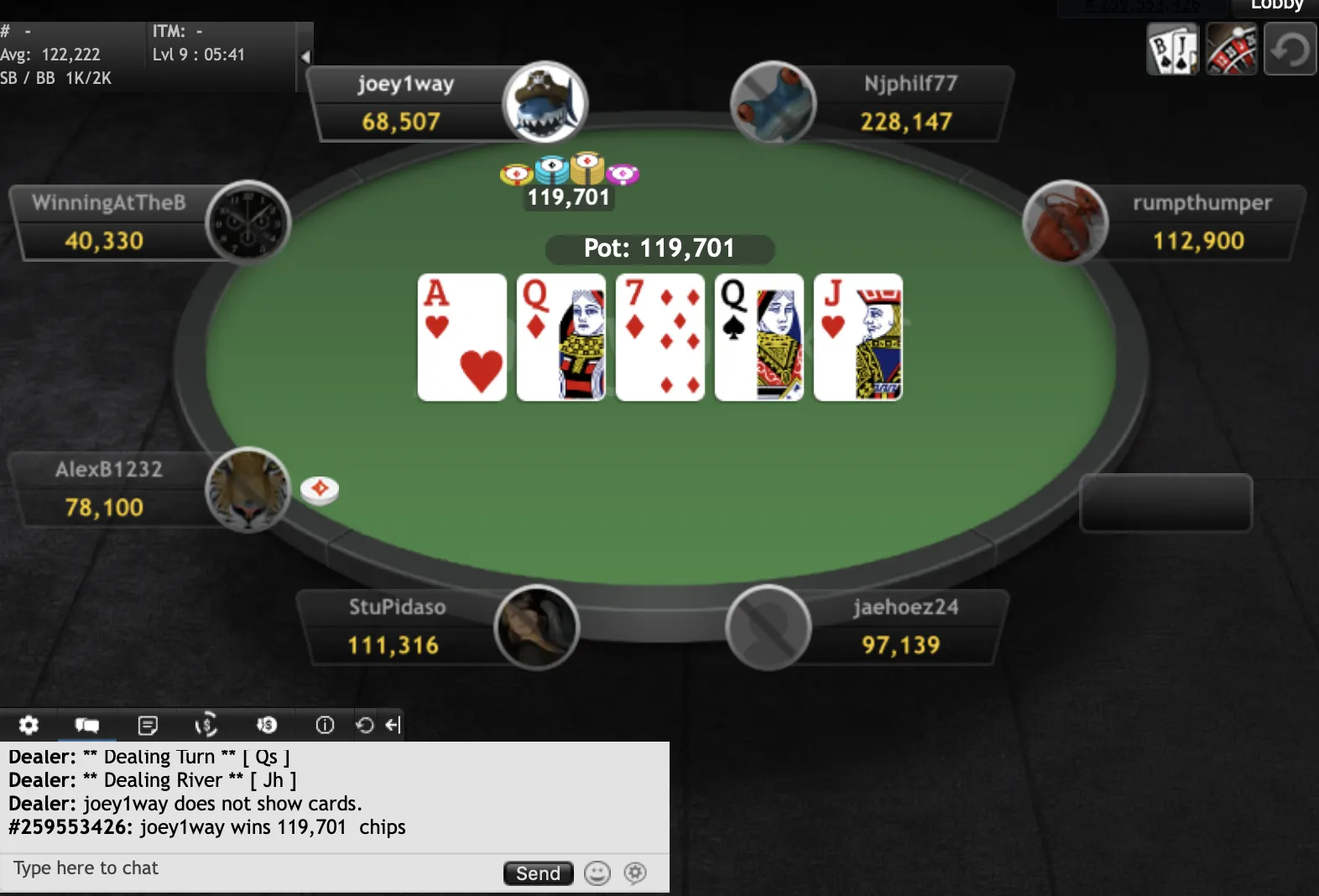Collapse the tournament info panel arrow

[x=305, y=57]
